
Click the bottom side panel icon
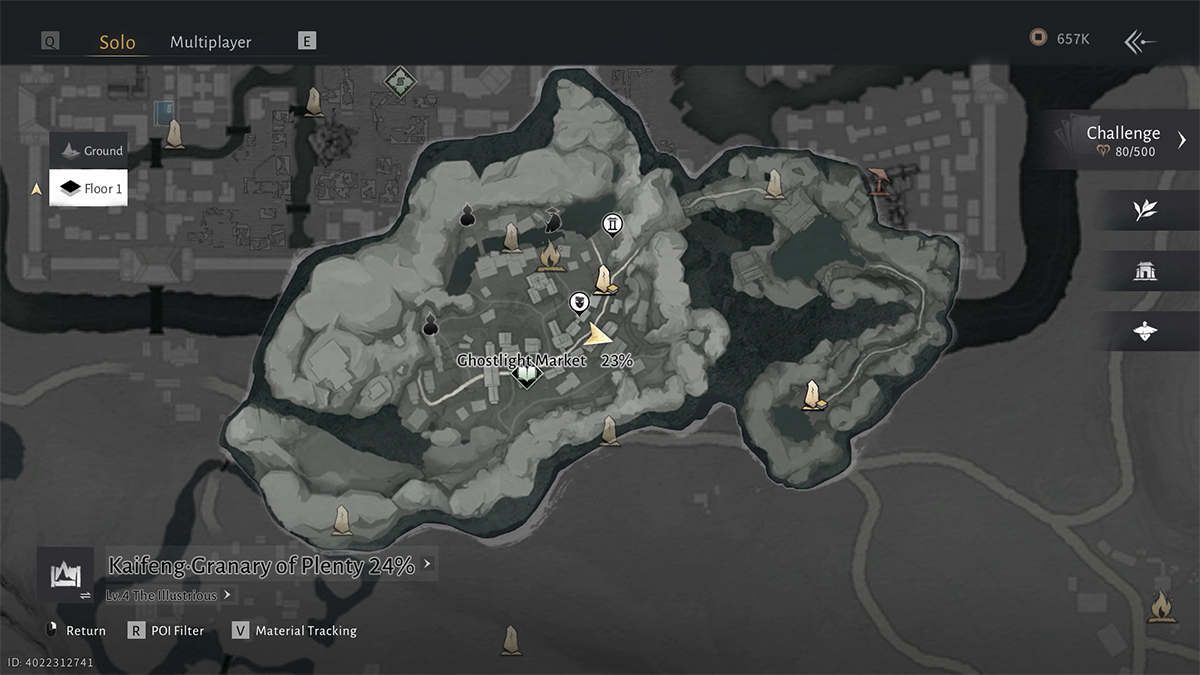click(1145, 332)
